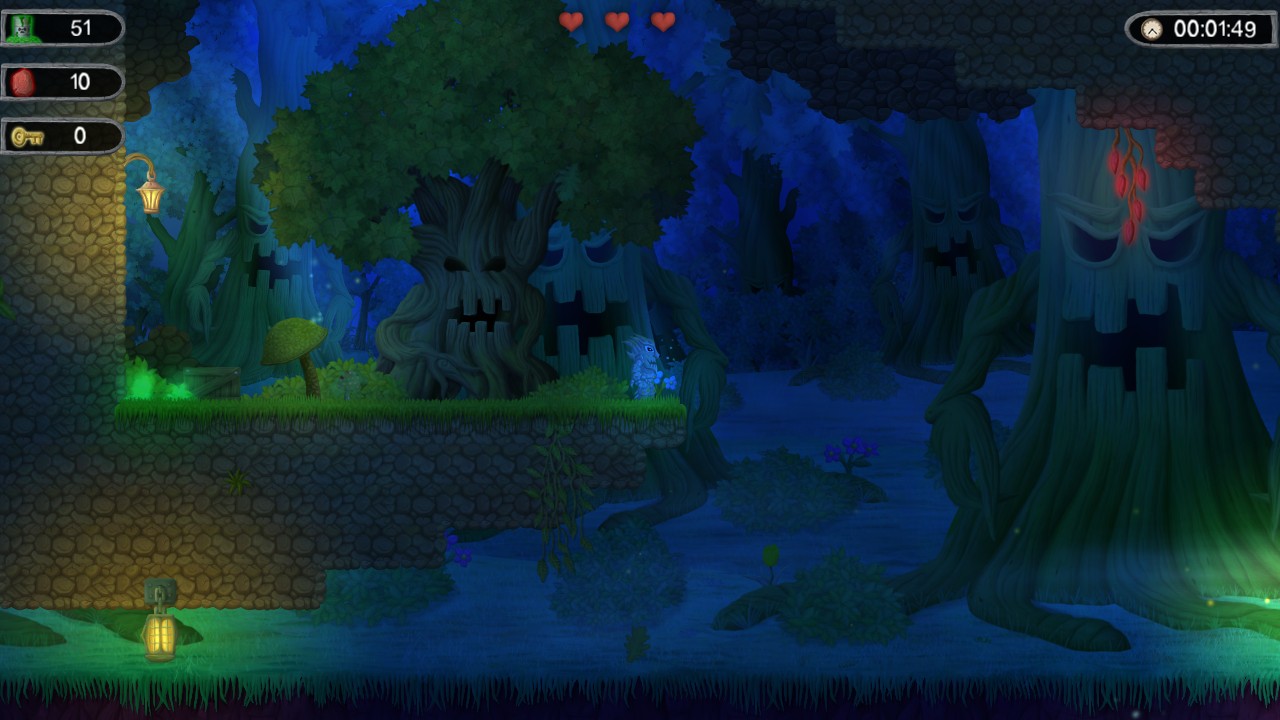Screen dimensions: 1280x720
Task: Click the rightmost heart icon
Action: (662, 21)
